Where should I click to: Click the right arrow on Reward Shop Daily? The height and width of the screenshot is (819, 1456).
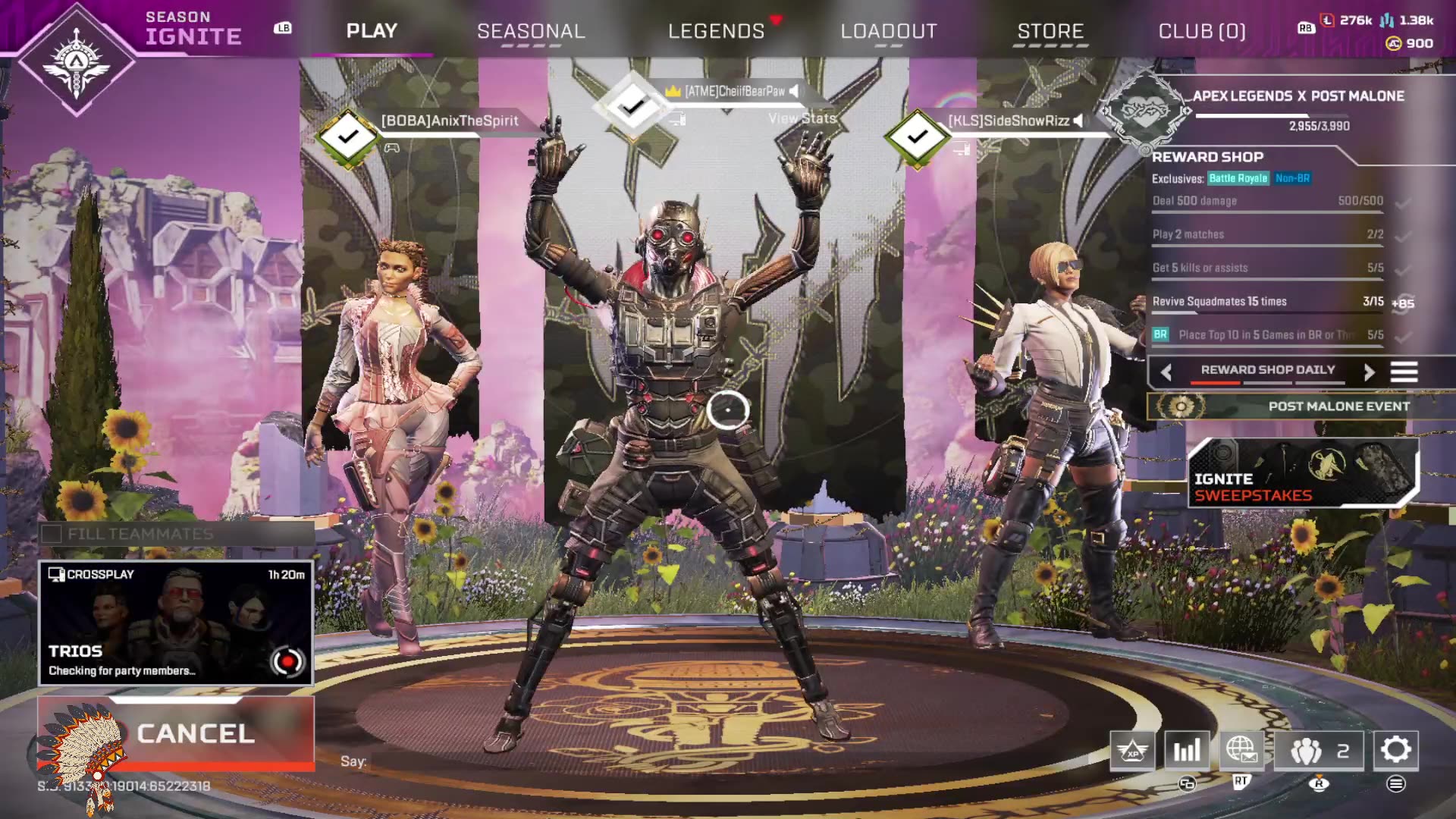coord(1370,372)
